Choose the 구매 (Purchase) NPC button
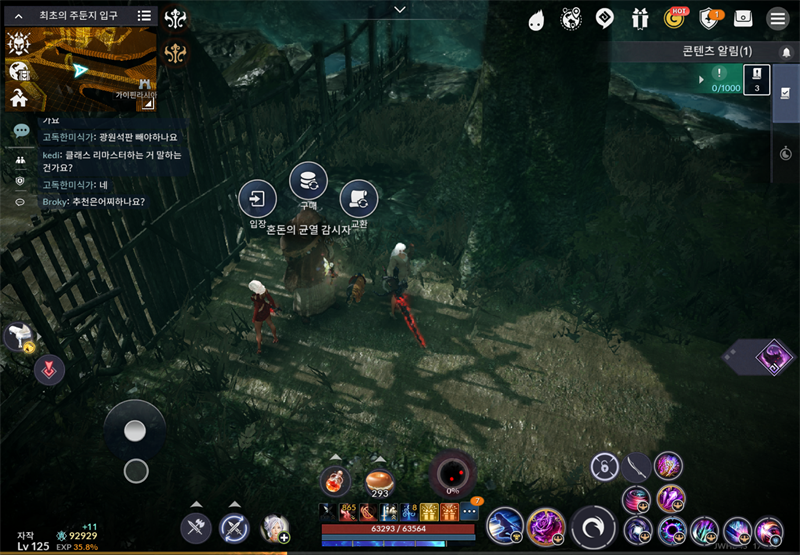800x555 pixels. 308,181
